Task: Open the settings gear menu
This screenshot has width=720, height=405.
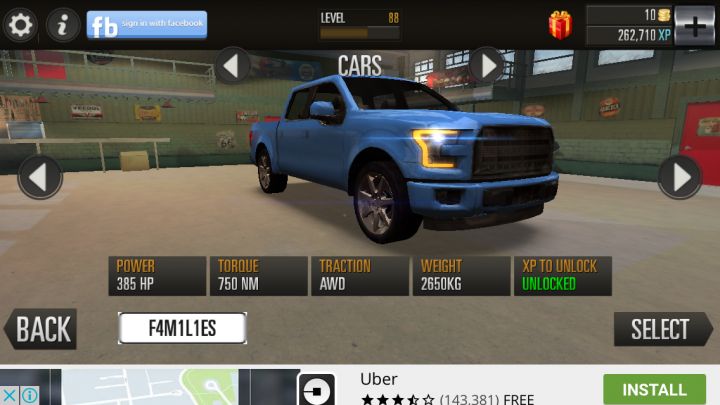Action: click(20, 24)
